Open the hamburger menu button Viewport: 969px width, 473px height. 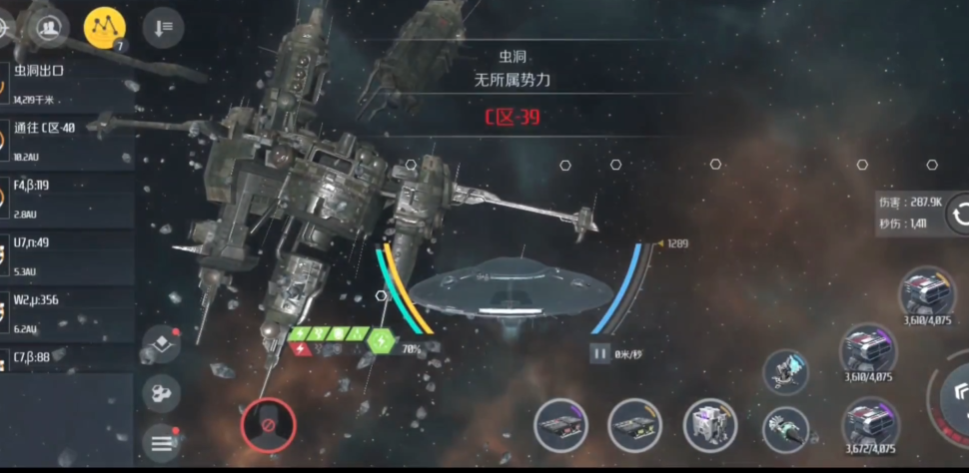(161, 441)
